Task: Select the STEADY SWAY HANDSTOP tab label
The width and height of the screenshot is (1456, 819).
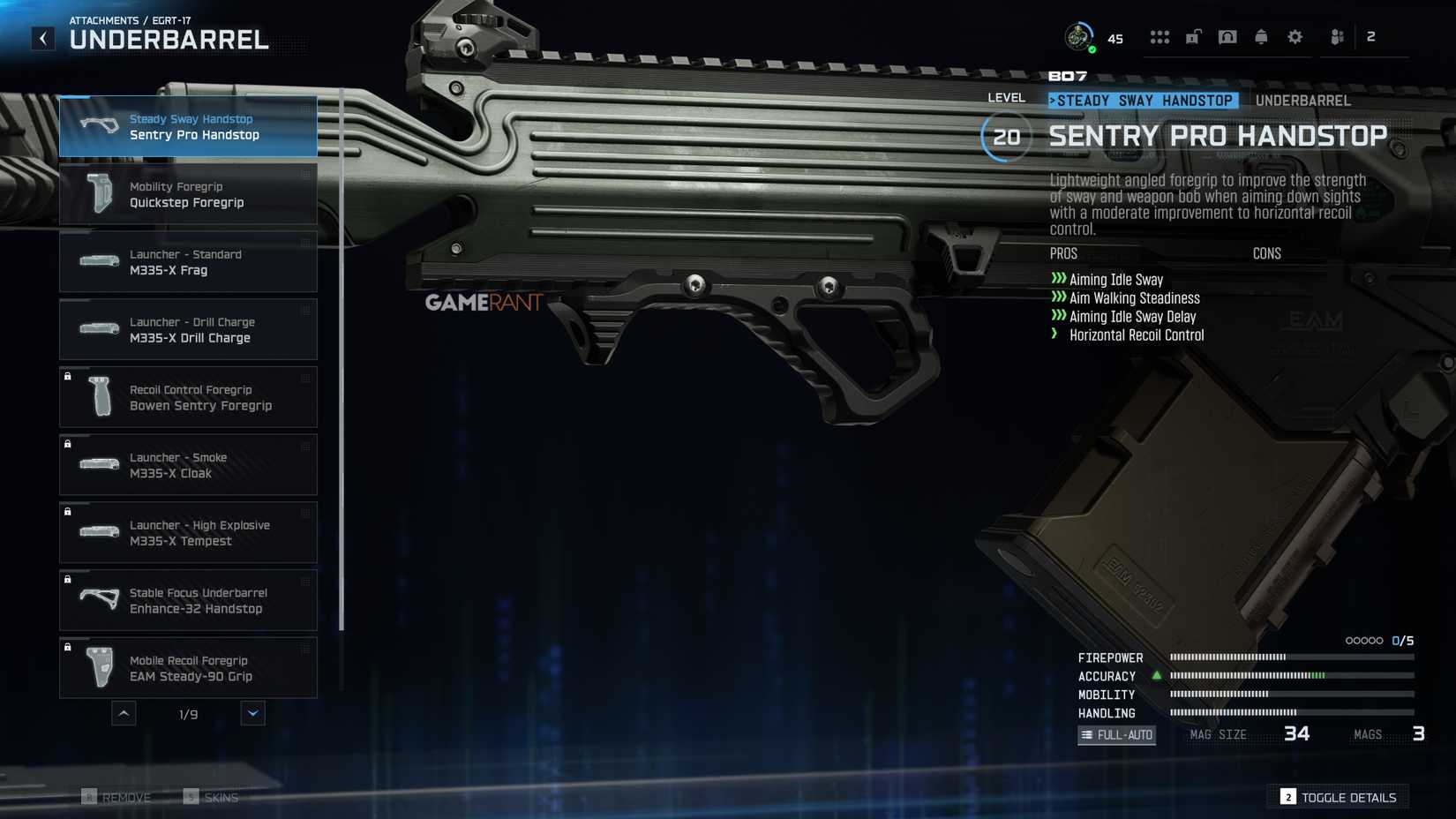Action: pyautogui.click(x=1143, y=100)
